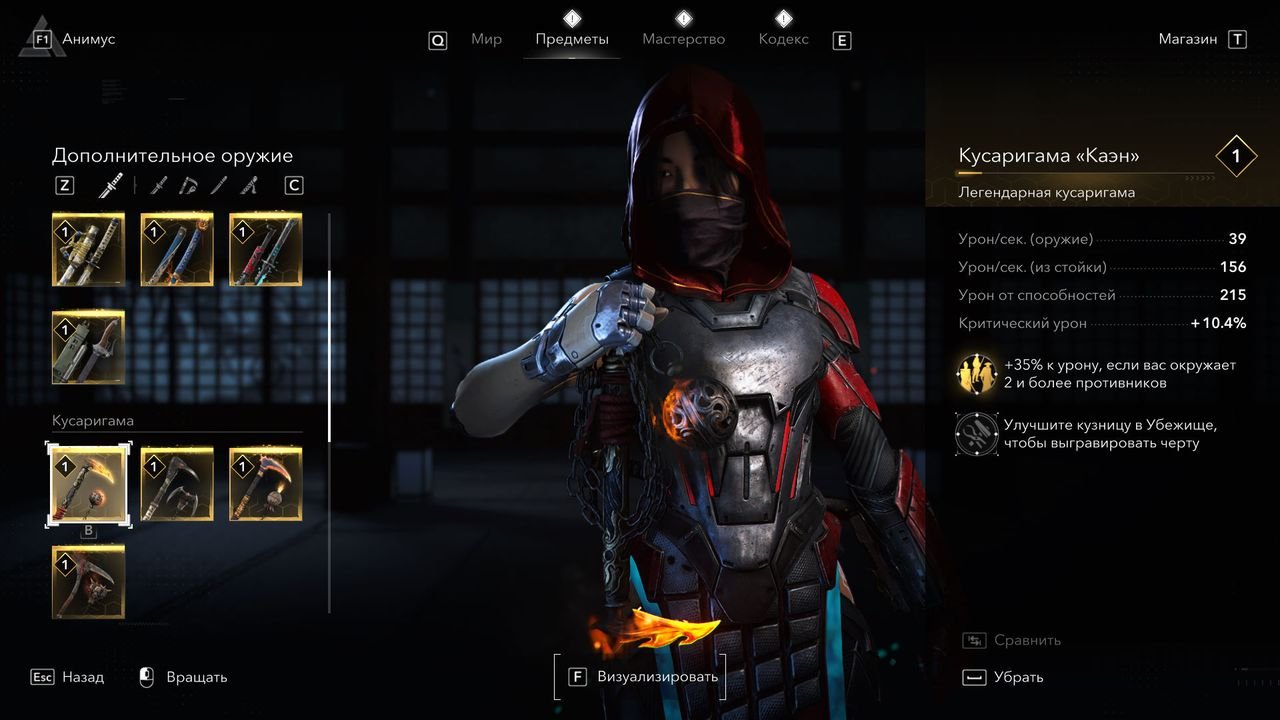Open the Мастерство tab
This screenshot has width=1280, height=720.
(x=683, y=40)
